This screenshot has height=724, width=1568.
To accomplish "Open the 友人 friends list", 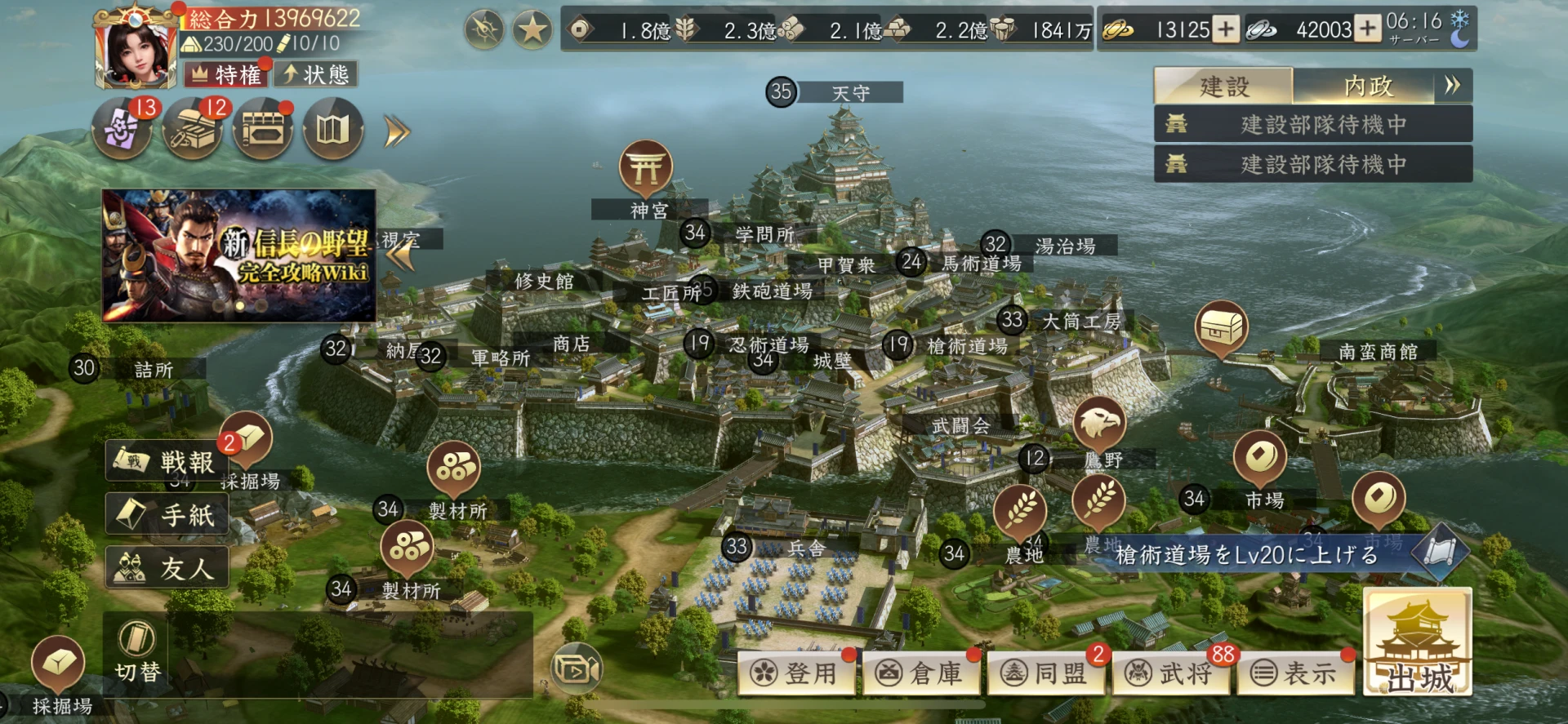I will pyautogui.click(x=167, y=568).
